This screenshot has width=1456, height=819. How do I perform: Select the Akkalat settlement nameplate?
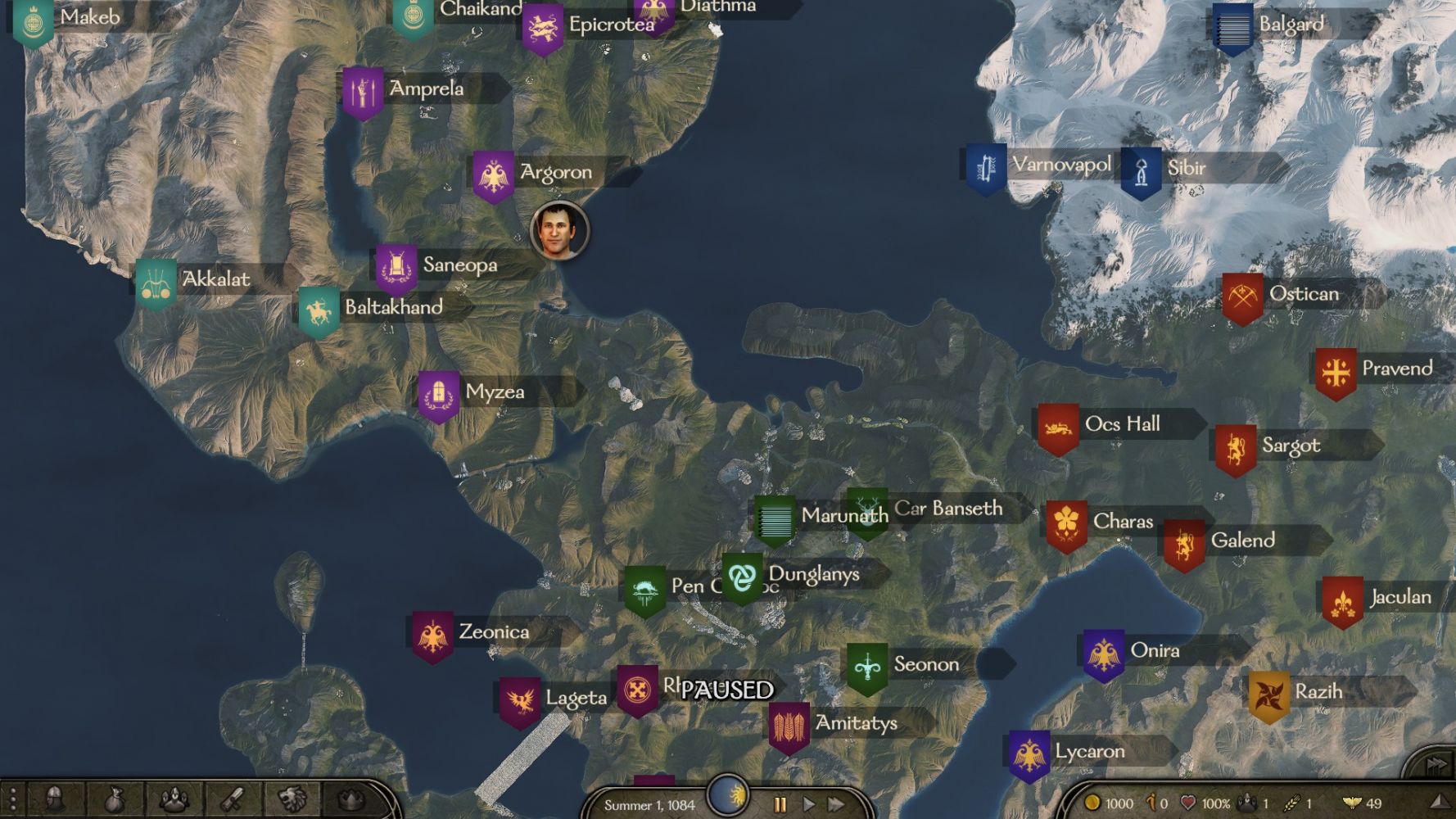pos(215,279)
